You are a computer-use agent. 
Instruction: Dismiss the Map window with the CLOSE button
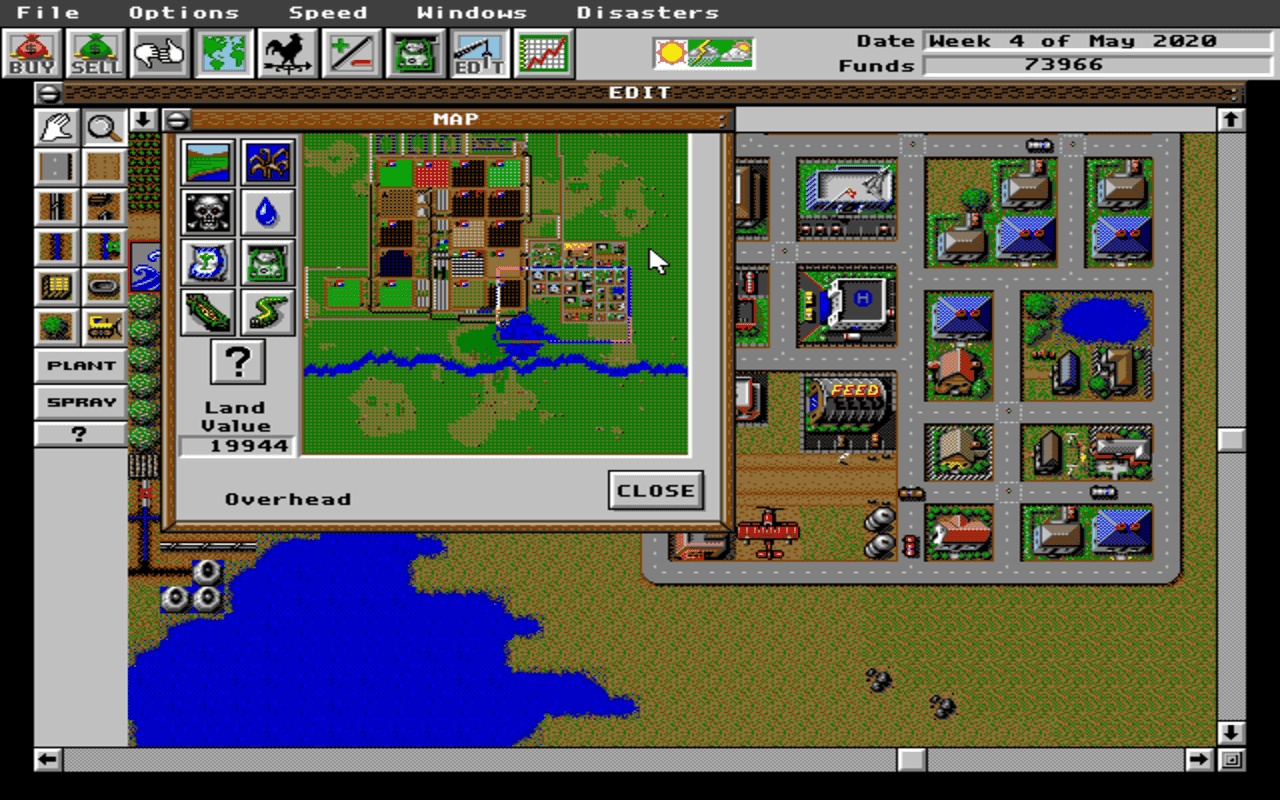click(x=655, y=490)
